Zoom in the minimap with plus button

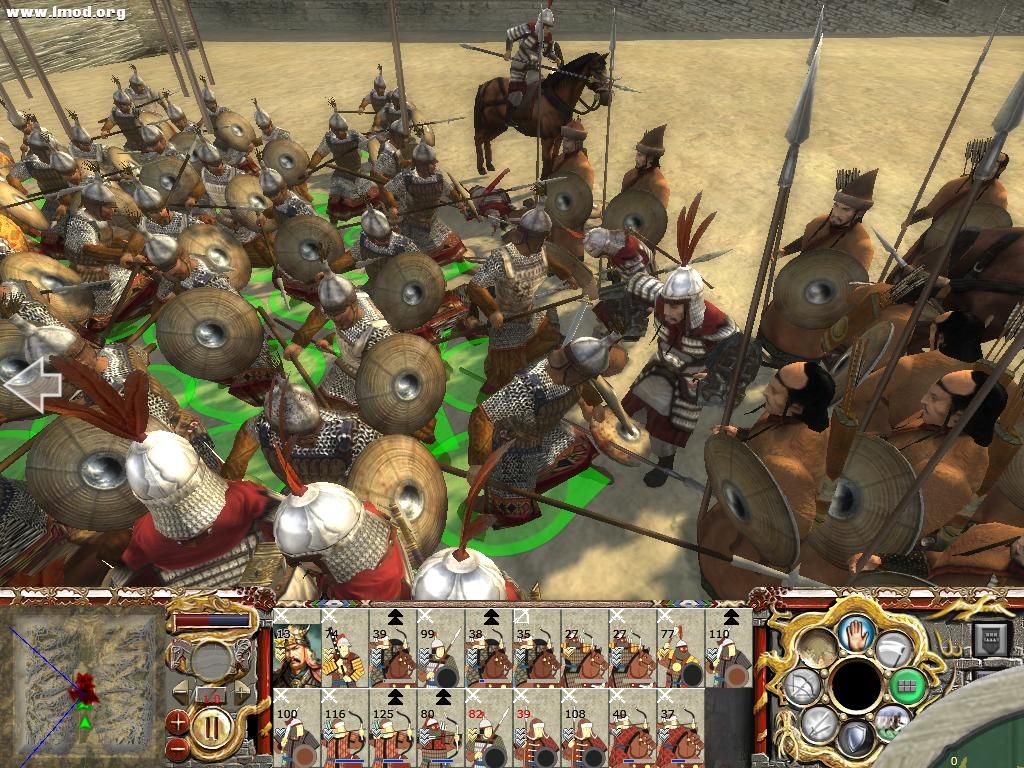(178, 720)
